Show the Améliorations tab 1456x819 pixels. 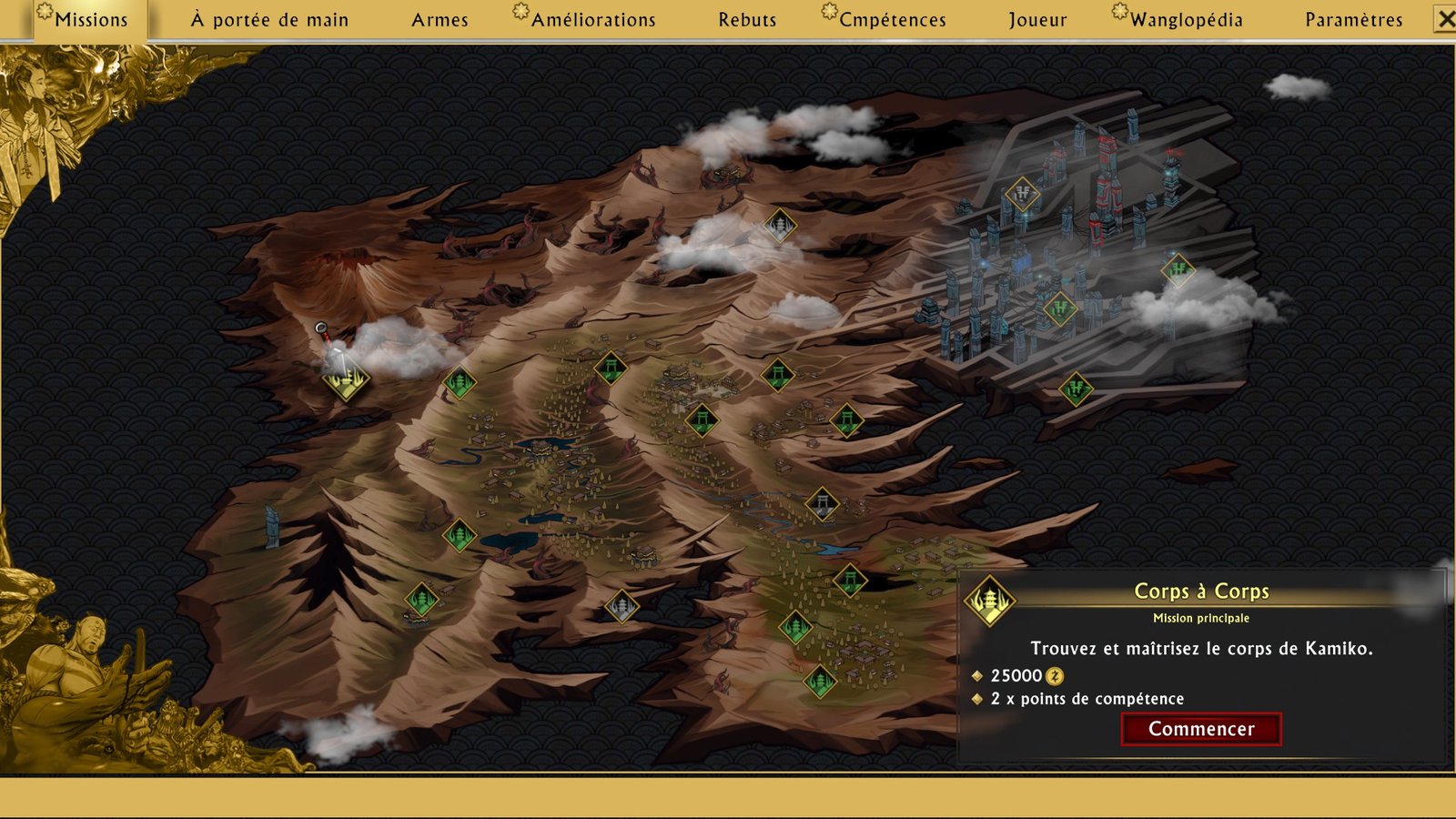click(592, 20)
